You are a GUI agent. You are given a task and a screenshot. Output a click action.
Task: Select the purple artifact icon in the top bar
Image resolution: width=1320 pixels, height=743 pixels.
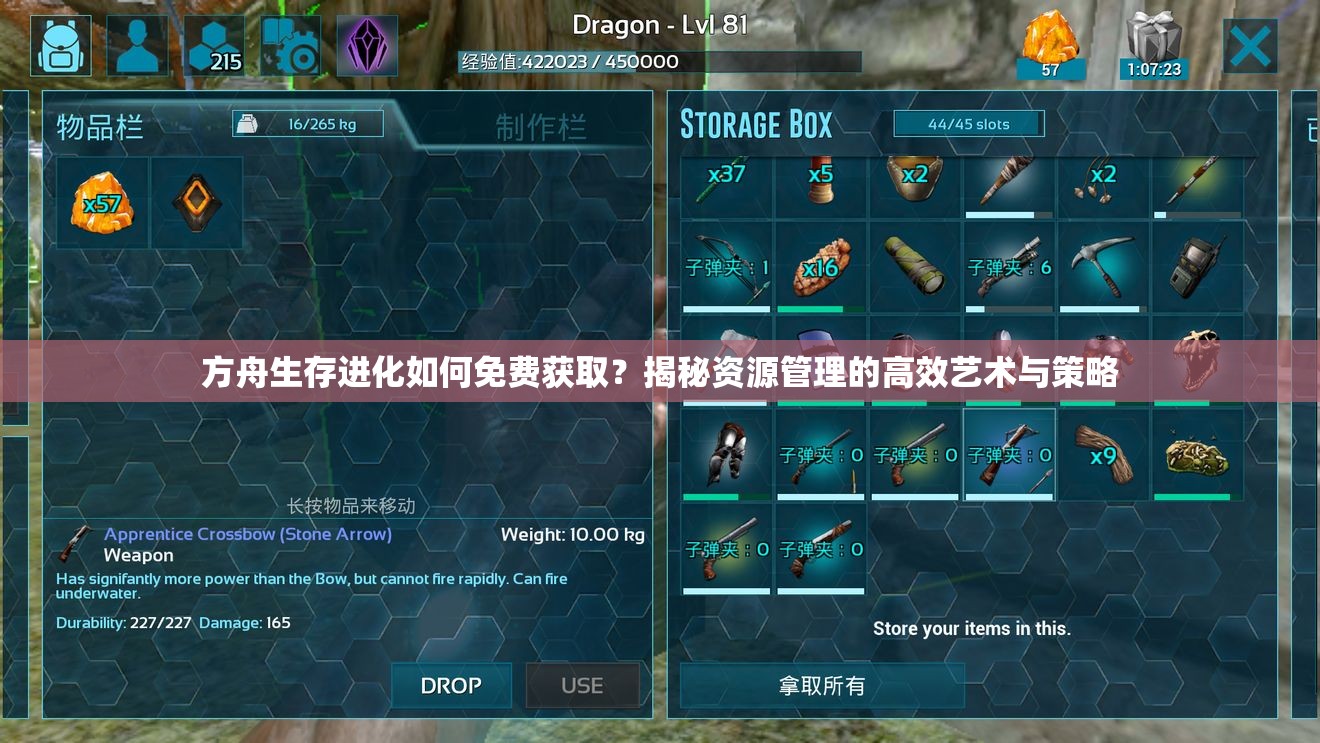366,44
